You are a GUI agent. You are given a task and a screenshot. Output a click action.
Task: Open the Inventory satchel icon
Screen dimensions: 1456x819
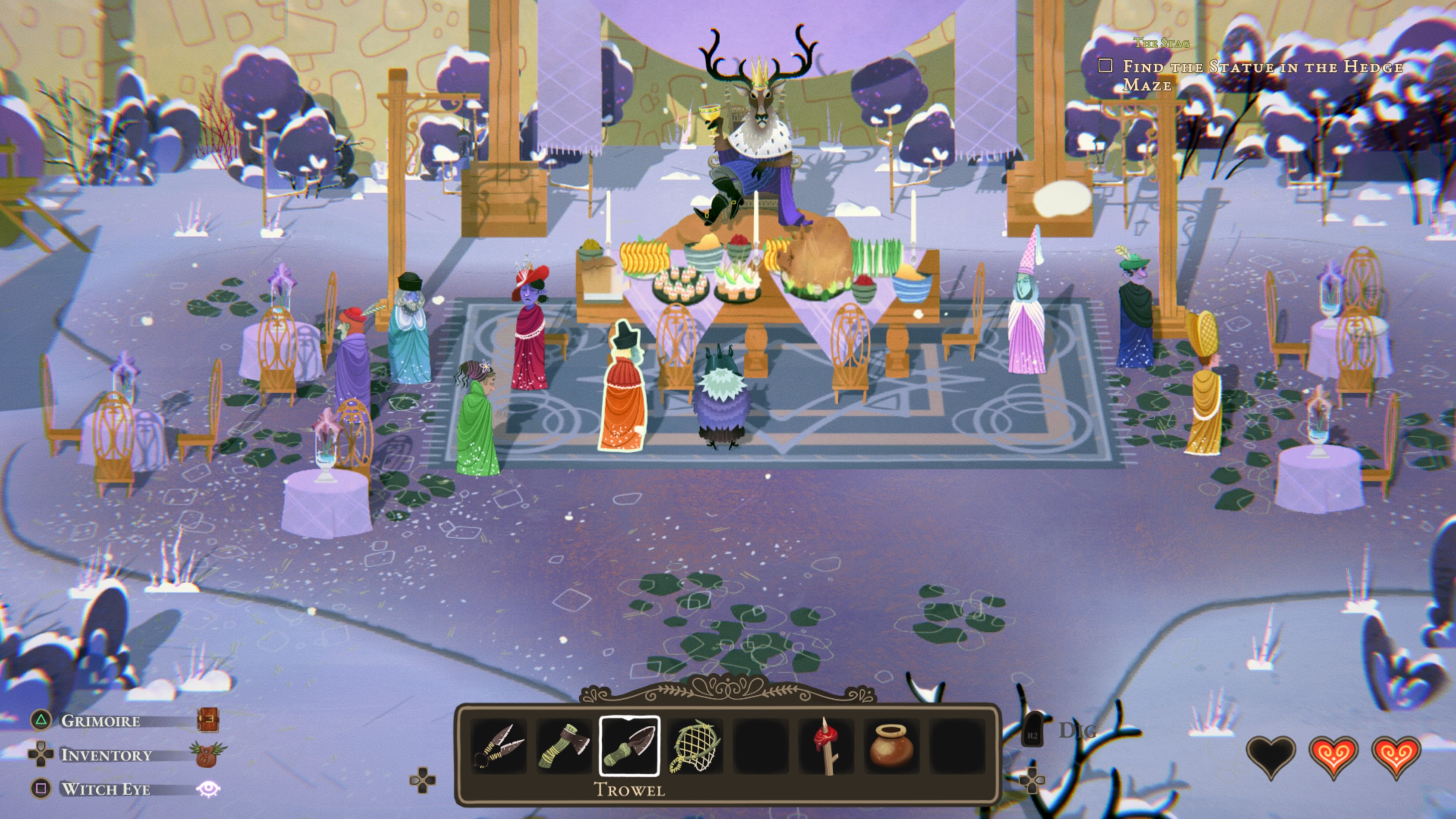coord(207,755)
